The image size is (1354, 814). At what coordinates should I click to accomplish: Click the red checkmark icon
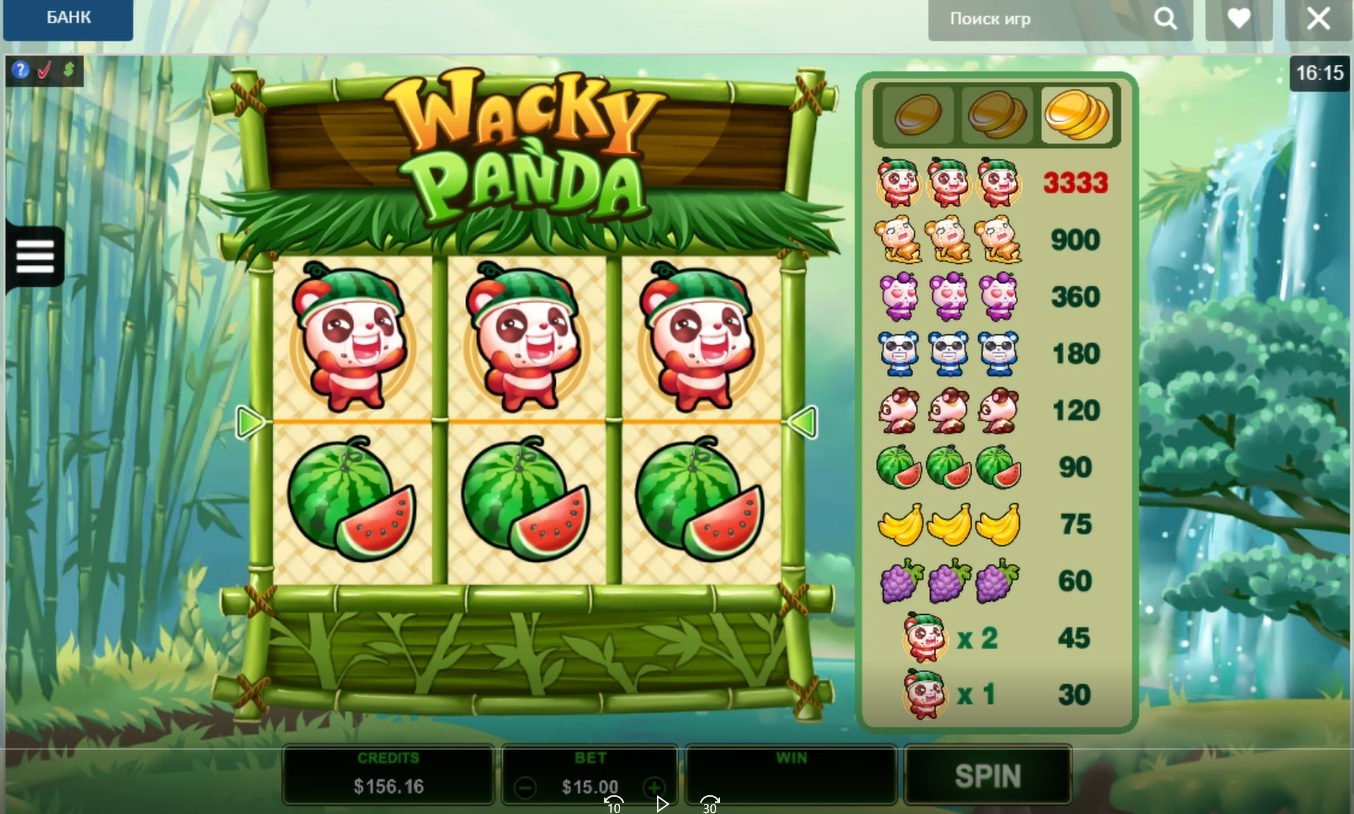(44, 71)
